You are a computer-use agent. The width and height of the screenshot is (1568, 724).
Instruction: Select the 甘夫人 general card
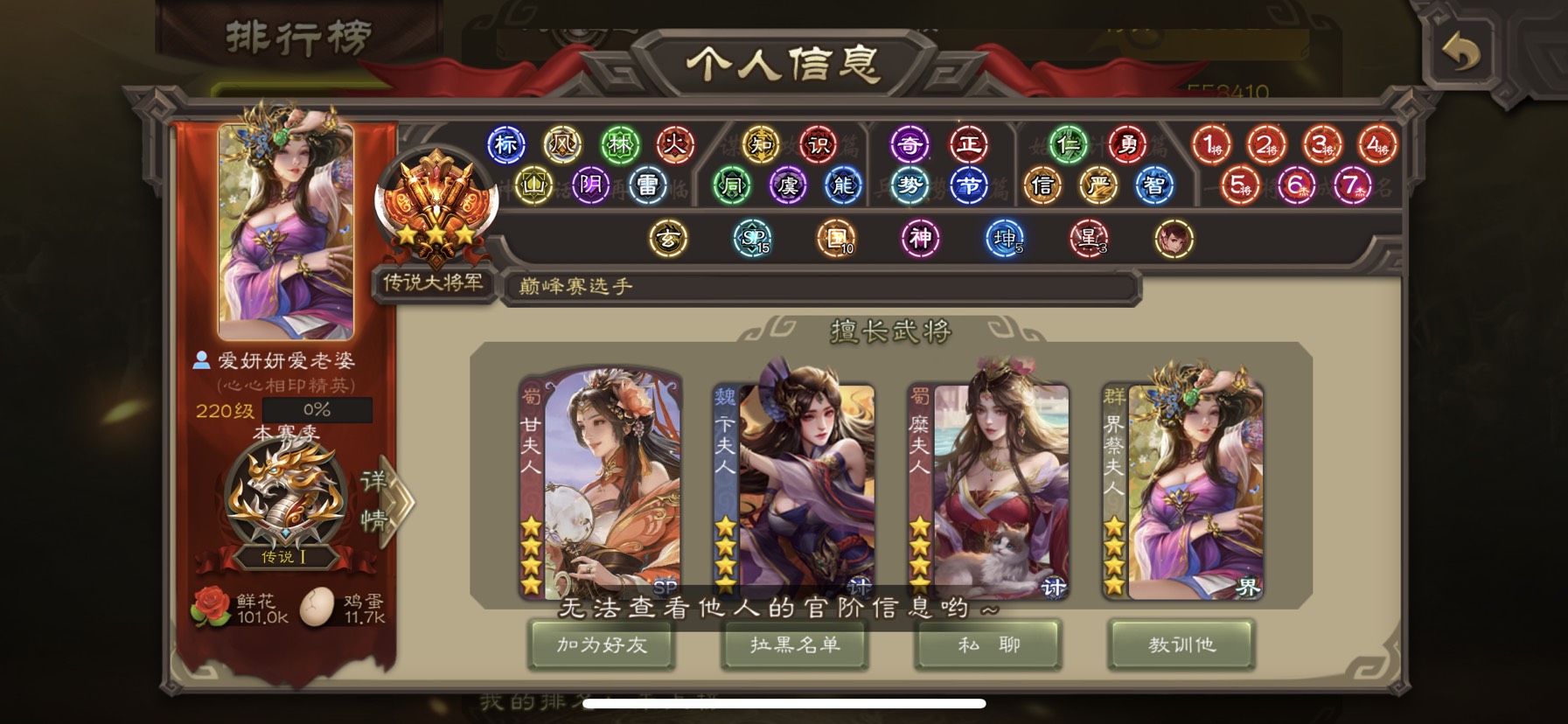point(600,485)
